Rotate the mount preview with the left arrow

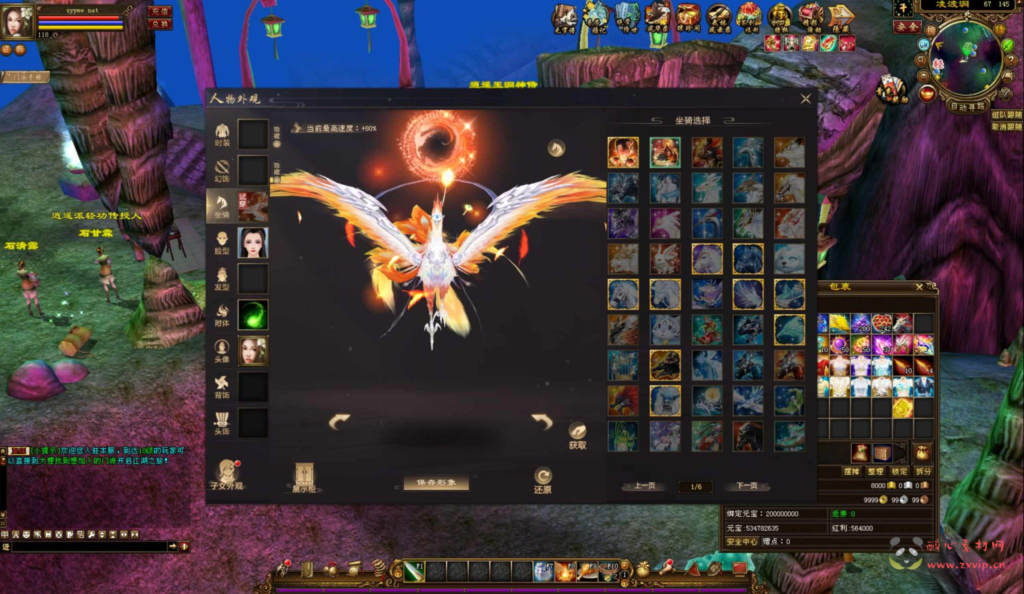(338, 422)
